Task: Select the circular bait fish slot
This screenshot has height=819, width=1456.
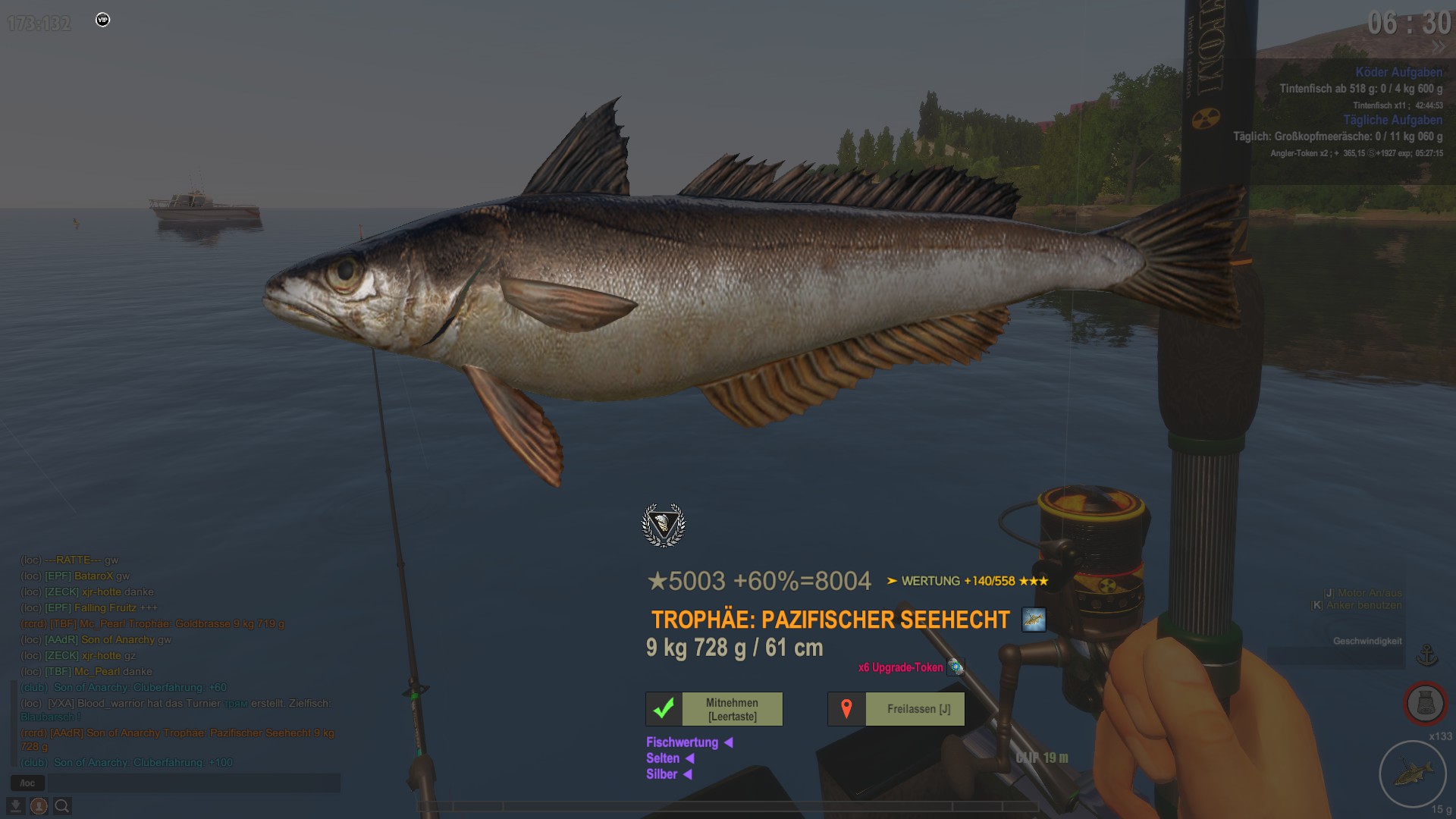Action: click(x=1412, y=773)
